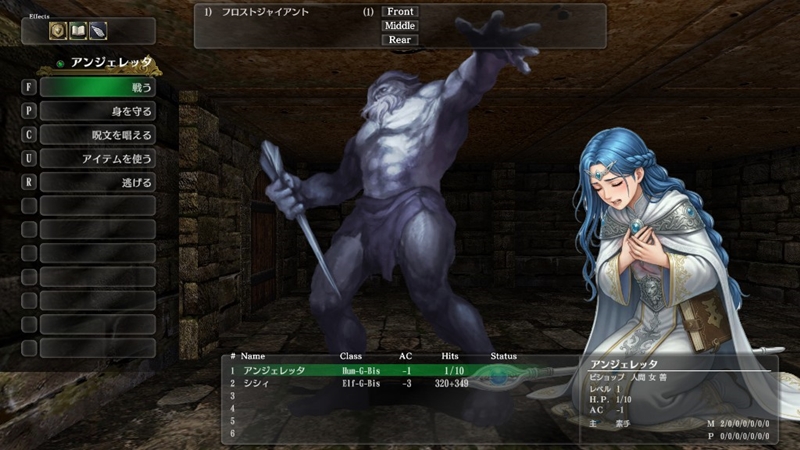
Task: Choose the 戦う (Fight) command
Action: click(x=97, y=87)
